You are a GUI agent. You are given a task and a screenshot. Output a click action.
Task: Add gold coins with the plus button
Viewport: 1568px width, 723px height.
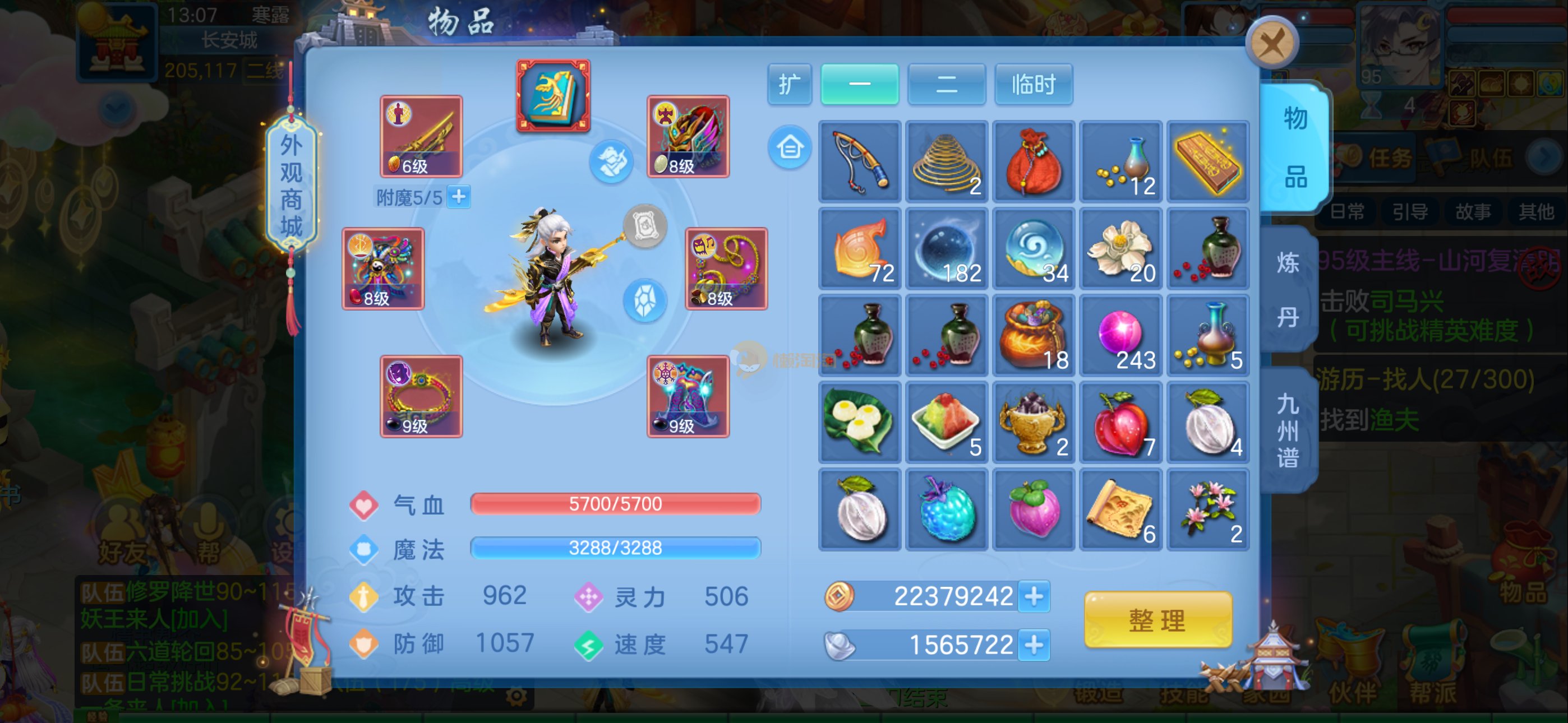[1034, 596]
